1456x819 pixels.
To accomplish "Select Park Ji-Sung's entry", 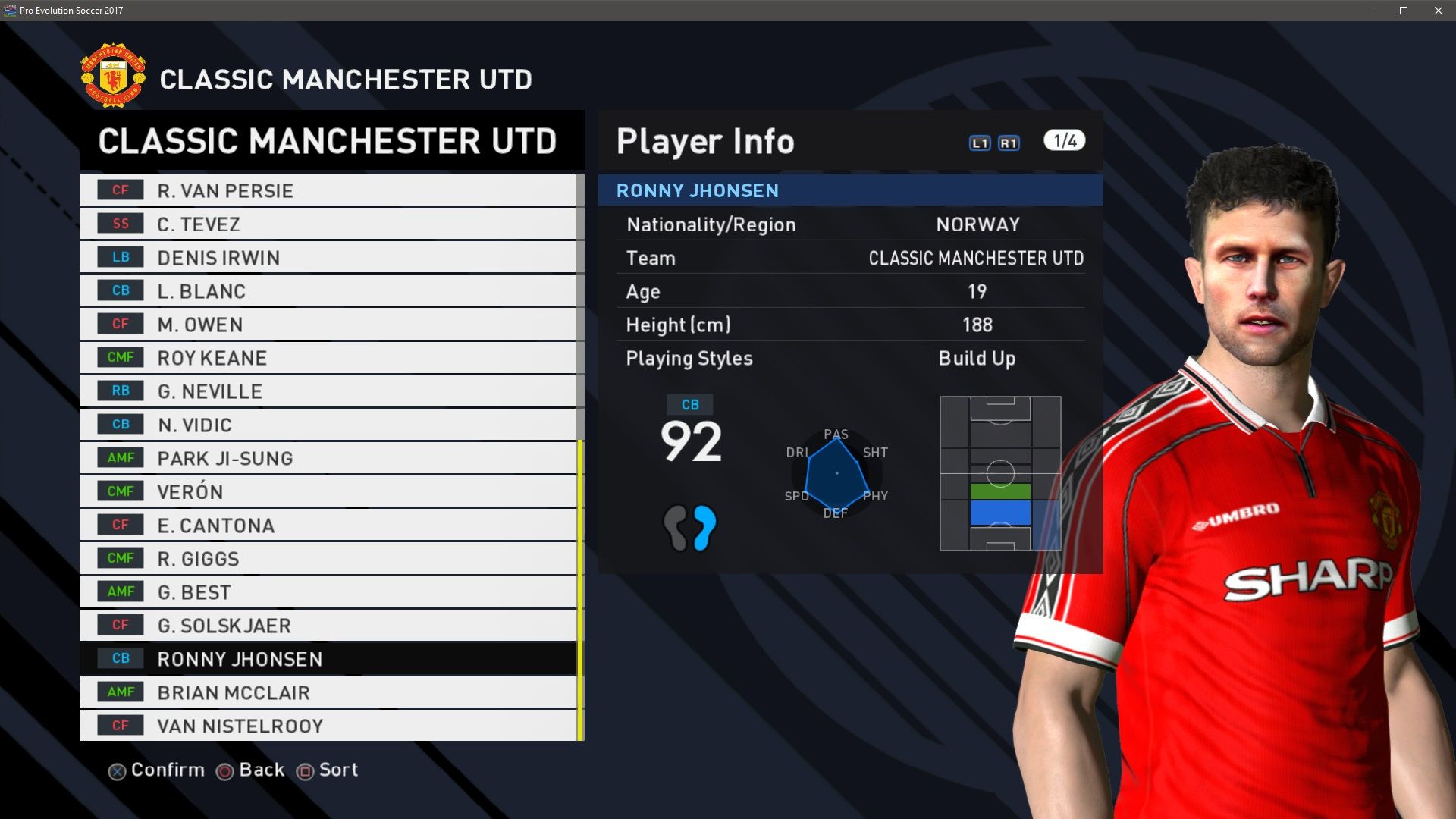I will [x=328, y=457].
